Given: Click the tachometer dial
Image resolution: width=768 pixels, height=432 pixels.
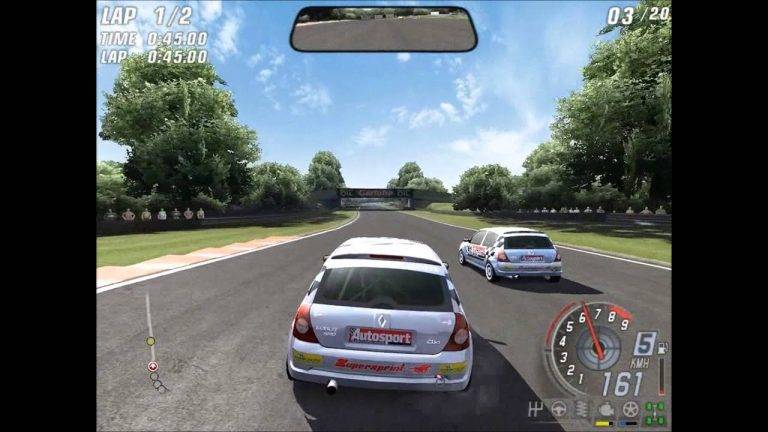Looking at the screenshot, I should [590, 346].
